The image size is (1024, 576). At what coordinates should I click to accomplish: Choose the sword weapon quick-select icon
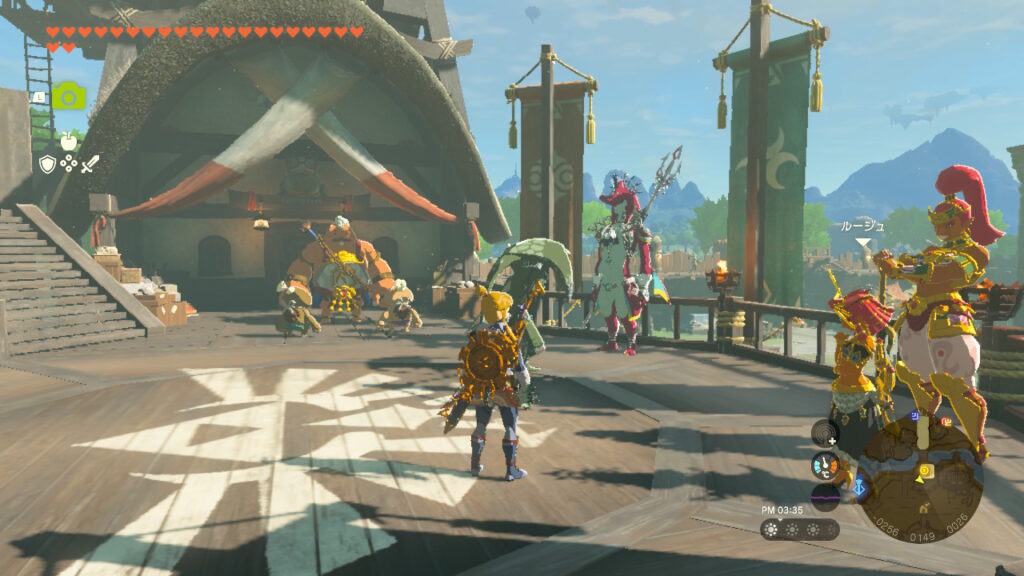coord(91,164)
